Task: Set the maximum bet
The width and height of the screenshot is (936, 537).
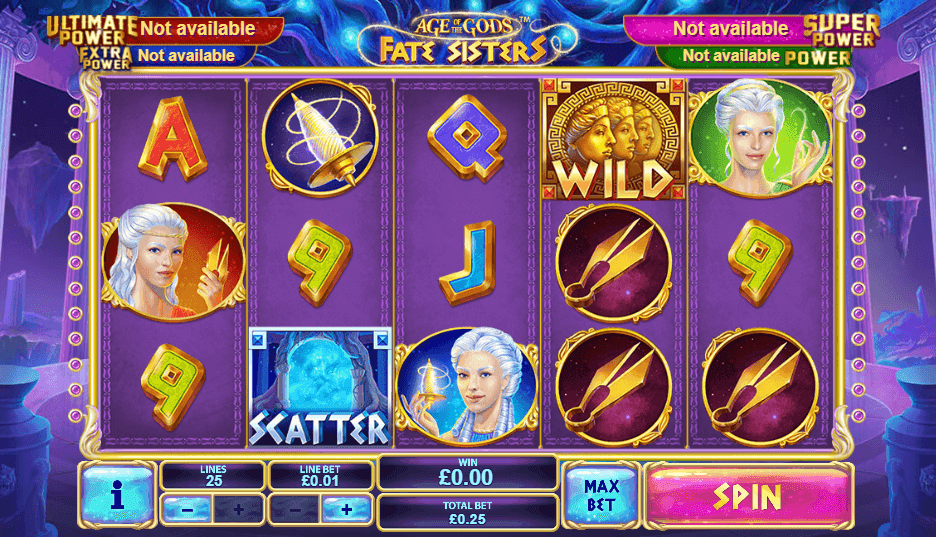Action: click(601, 494)
